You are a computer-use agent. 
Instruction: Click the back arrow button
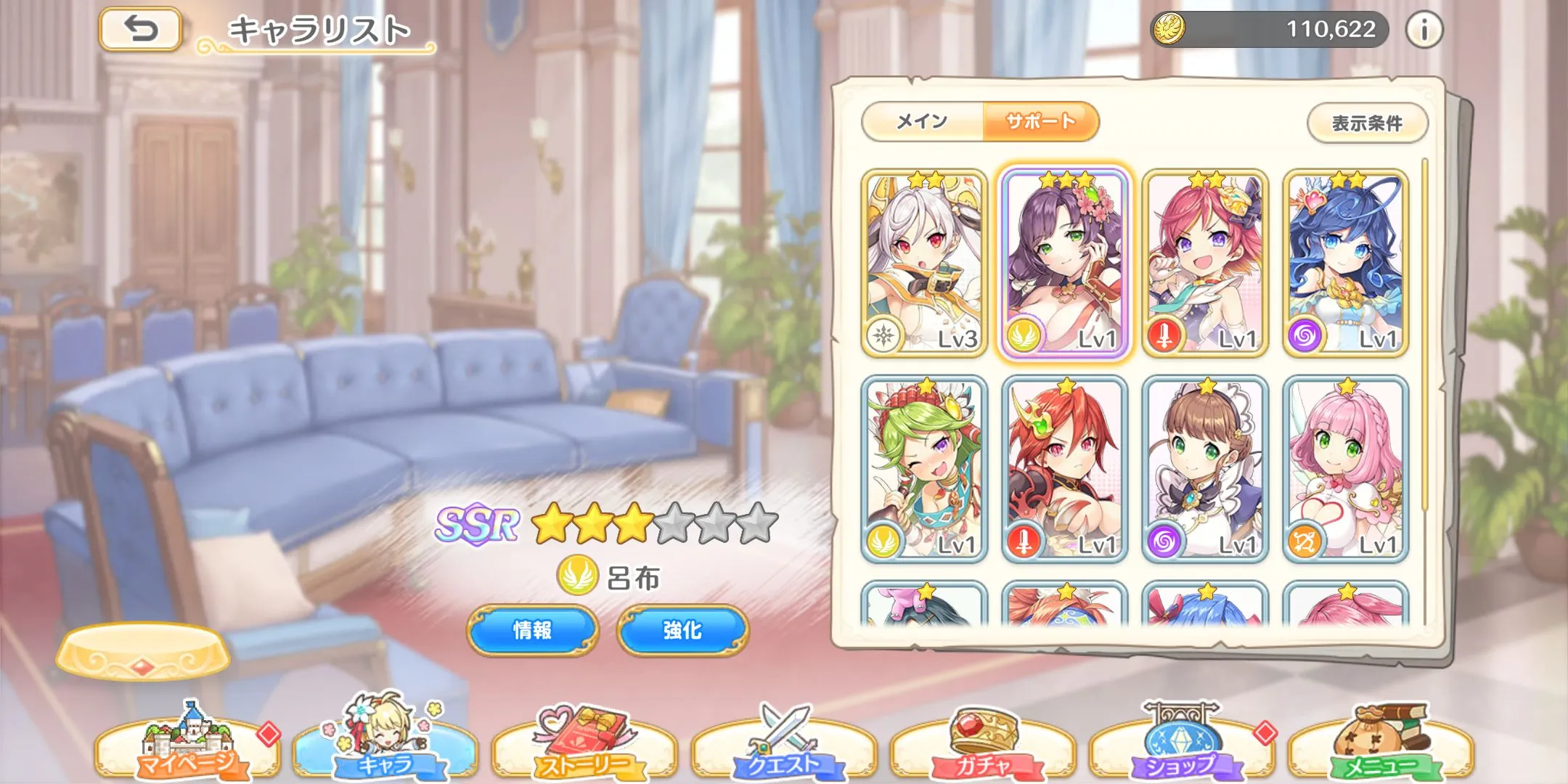tap(140, 29)
